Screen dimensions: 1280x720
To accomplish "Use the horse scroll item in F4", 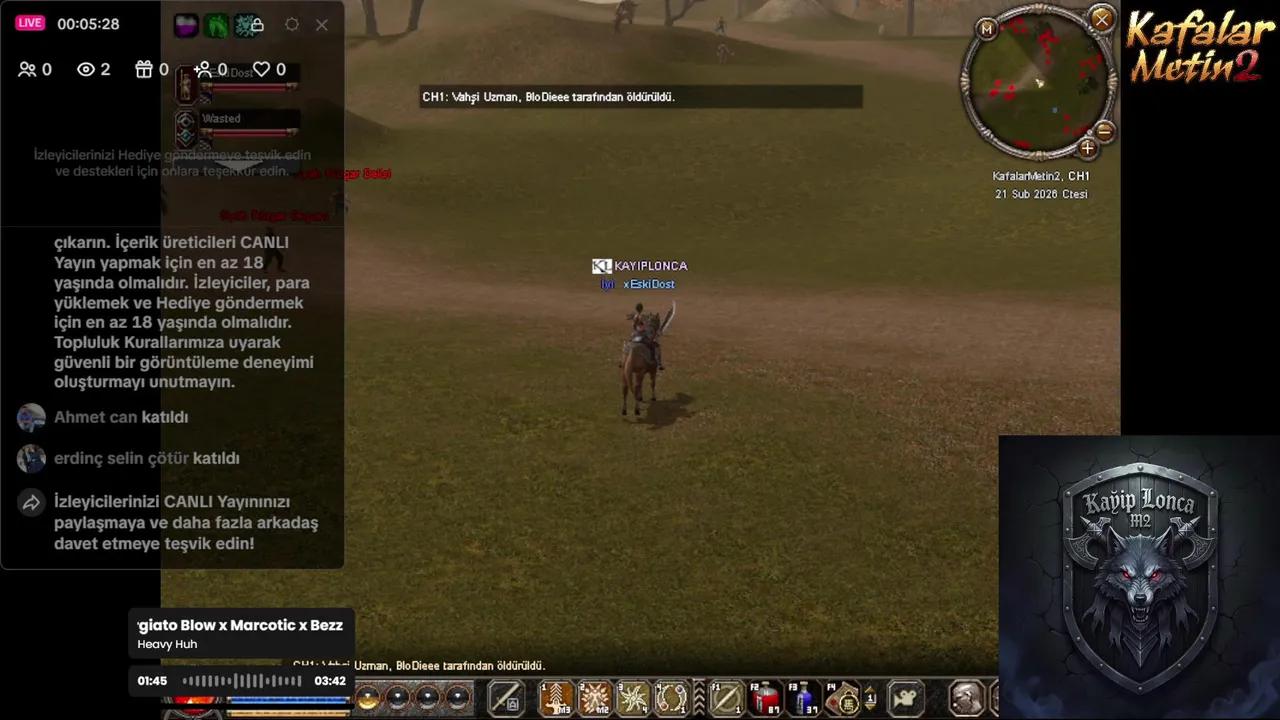I will pyautogui.click(x=841, y=698).
